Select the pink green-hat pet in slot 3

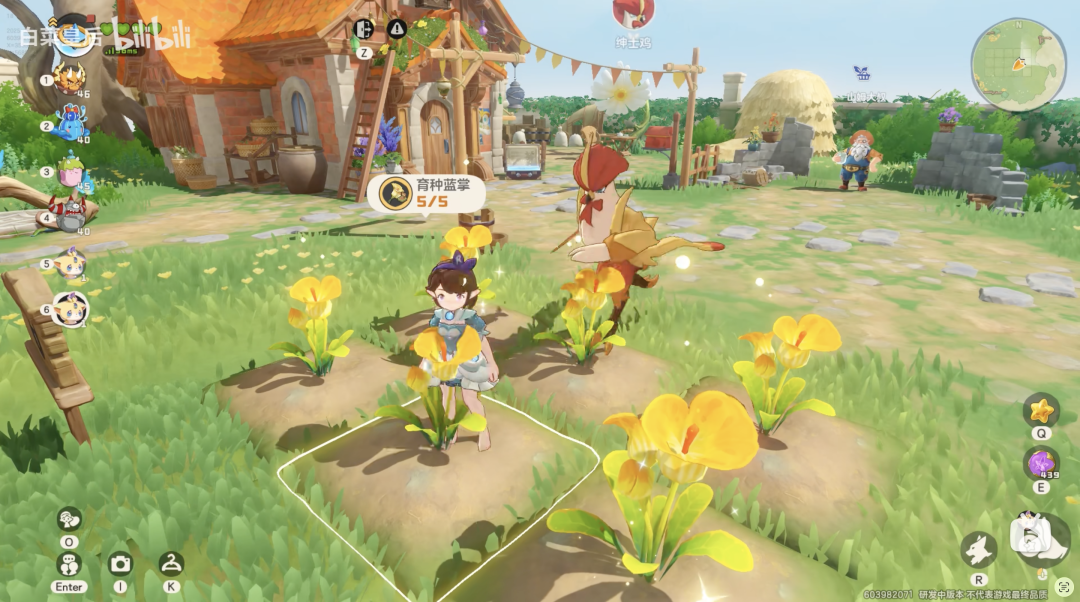pyautogui.click(x=72, y=170)
